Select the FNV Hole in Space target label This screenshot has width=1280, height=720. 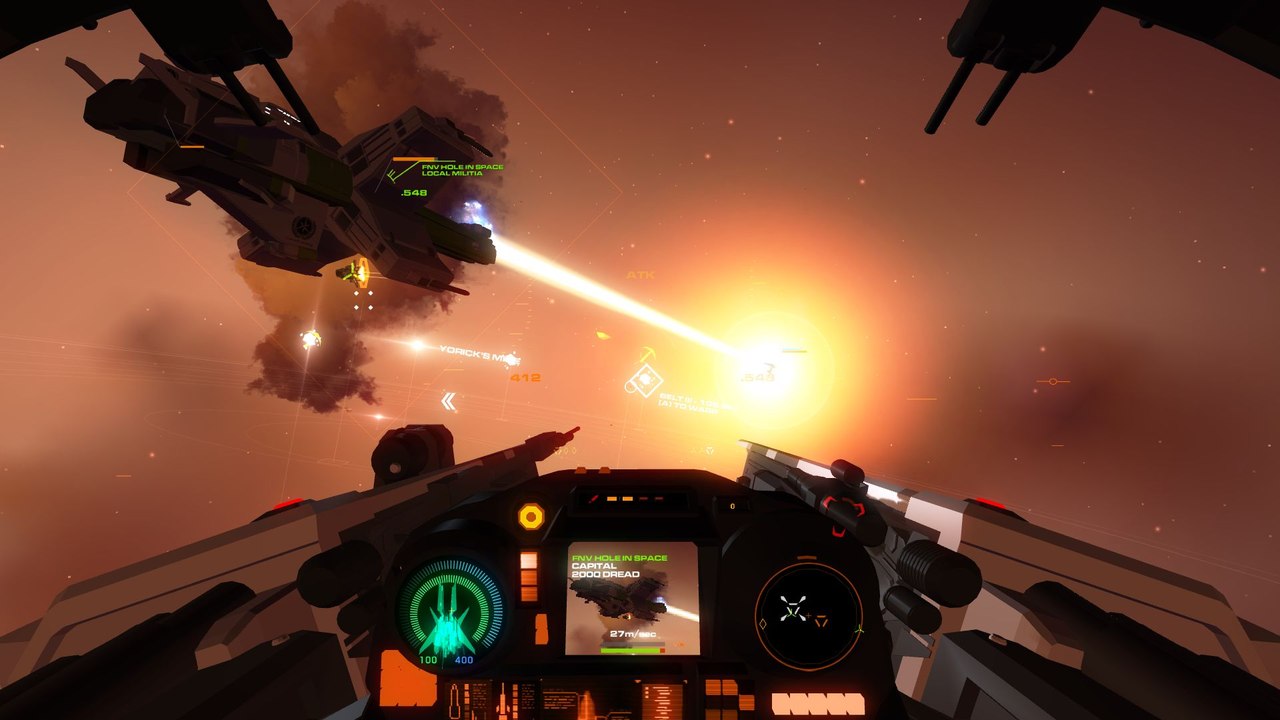click(x=462, y=170)
